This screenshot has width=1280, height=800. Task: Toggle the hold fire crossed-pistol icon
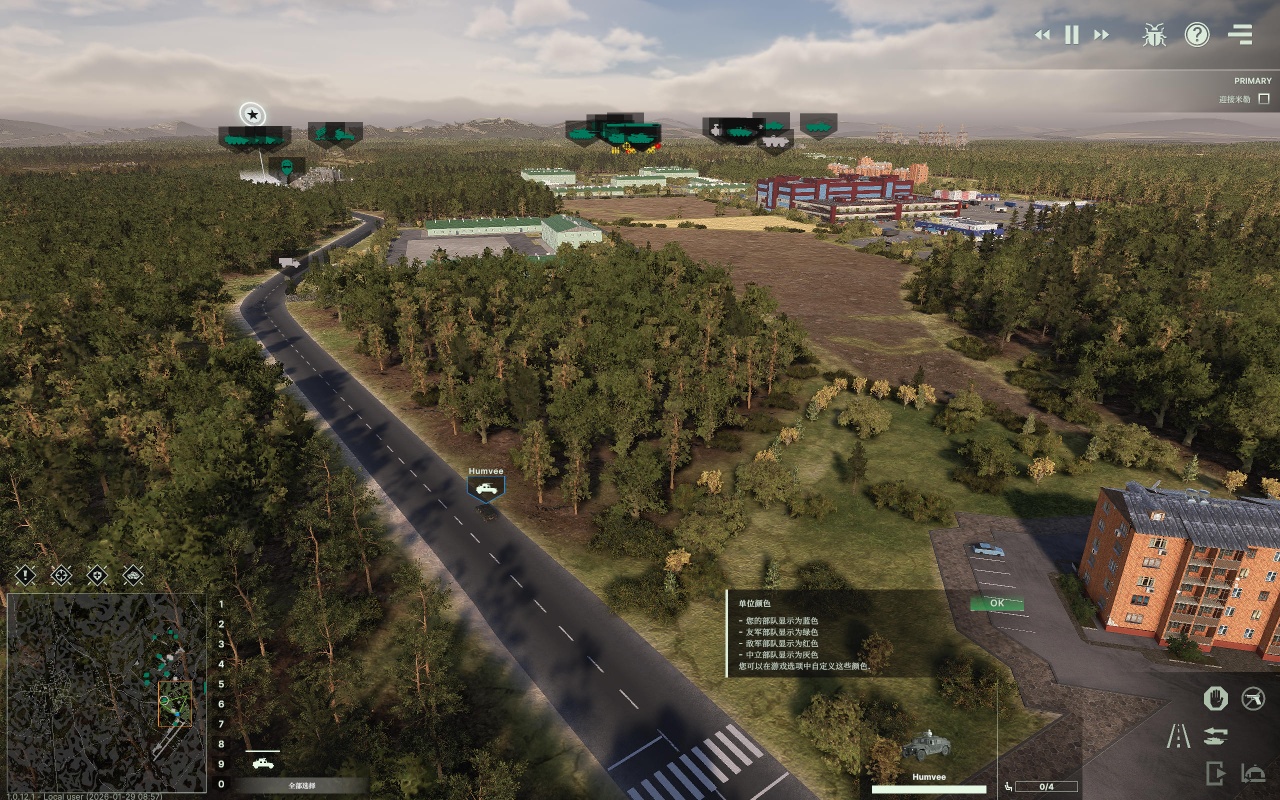[x=1252, y=698]
